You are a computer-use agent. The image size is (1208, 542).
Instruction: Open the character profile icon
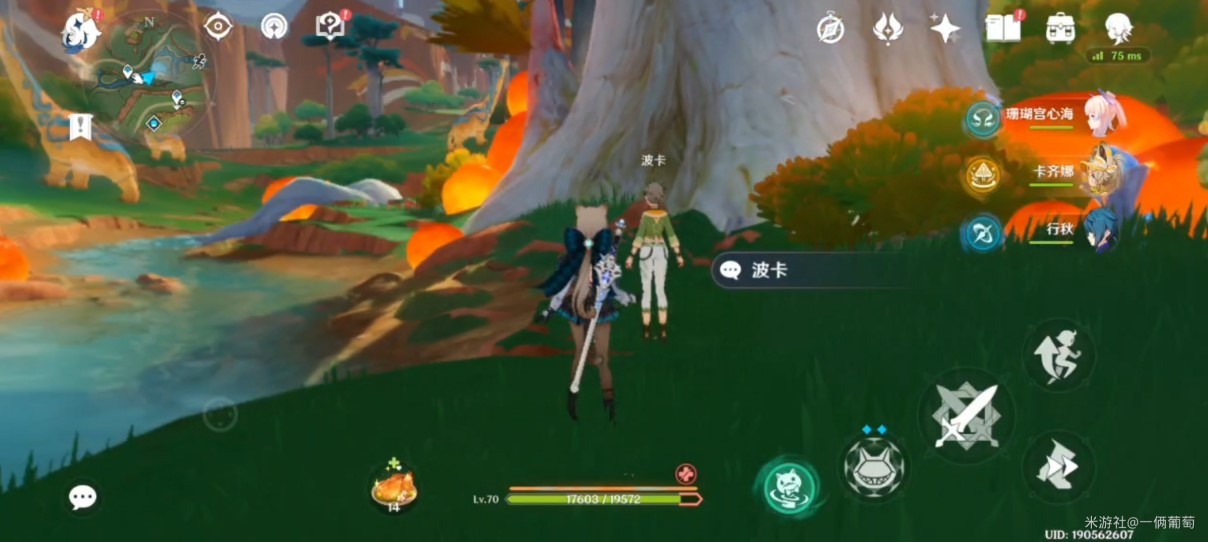point(1117,27)
